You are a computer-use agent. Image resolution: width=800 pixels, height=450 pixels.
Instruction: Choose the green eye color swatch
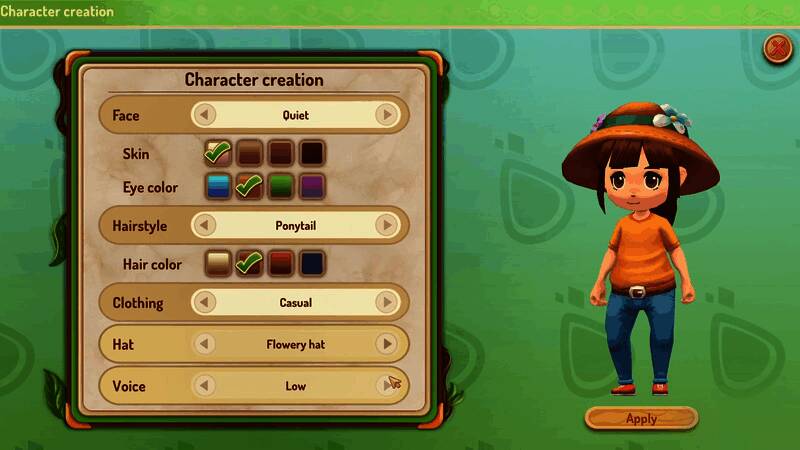click(x=281, y=186)
